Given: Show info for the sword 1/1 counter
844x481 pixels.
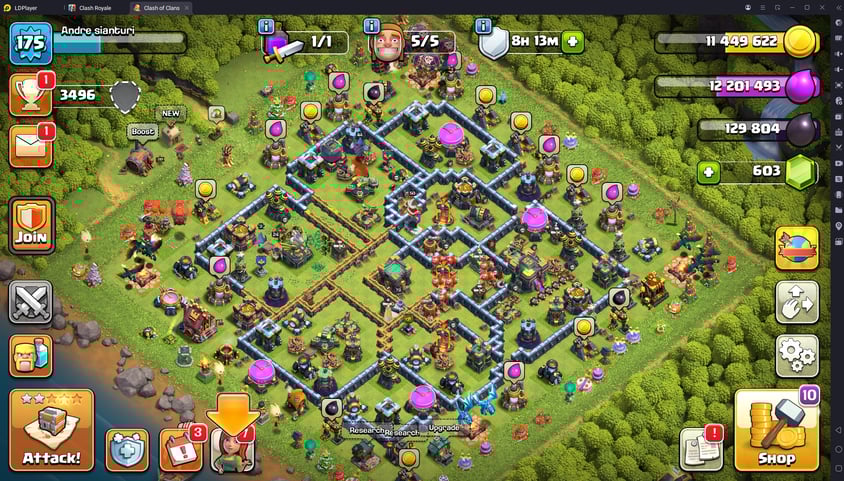Looking at the screenshot, I should click(x=266, y=26).
